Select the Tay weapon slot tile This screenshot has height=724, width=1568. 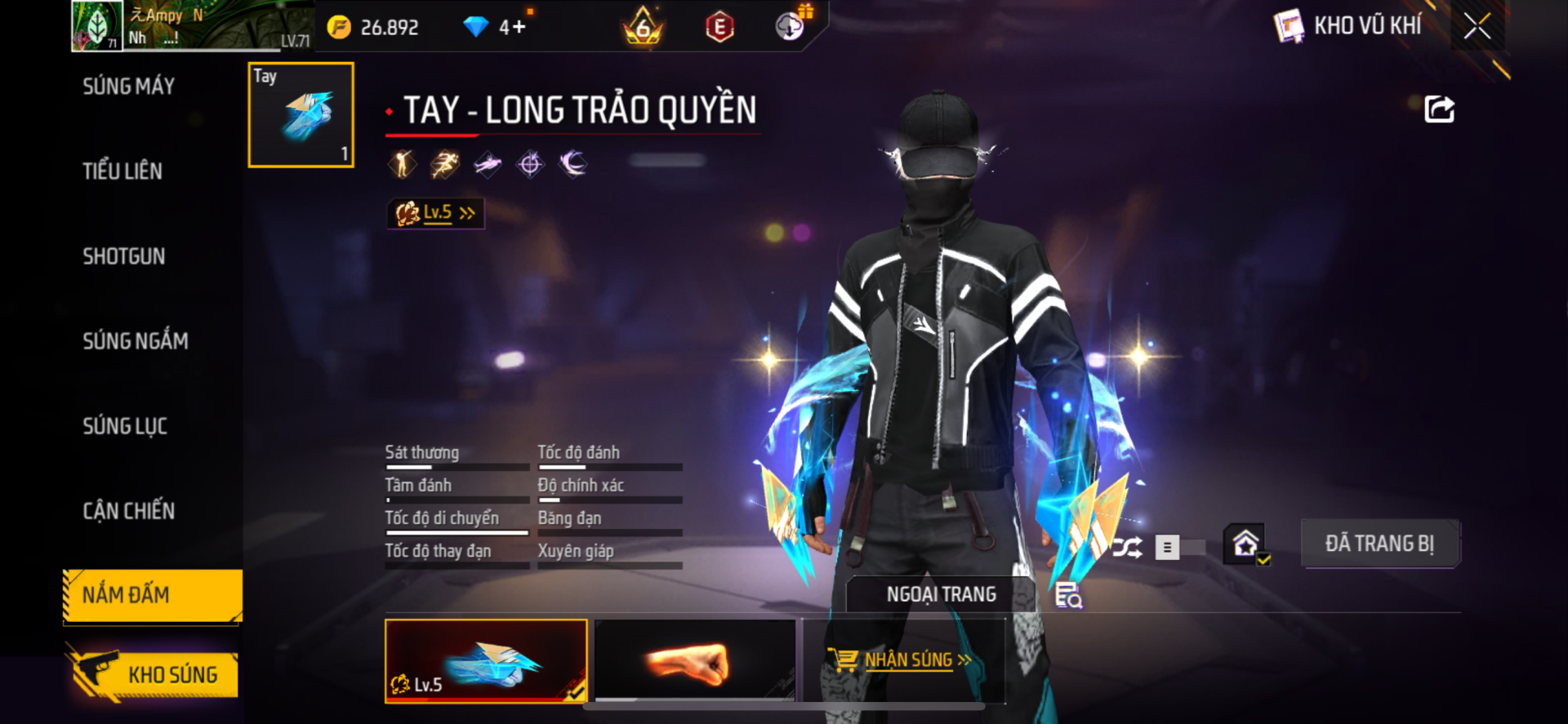point(301,115)
